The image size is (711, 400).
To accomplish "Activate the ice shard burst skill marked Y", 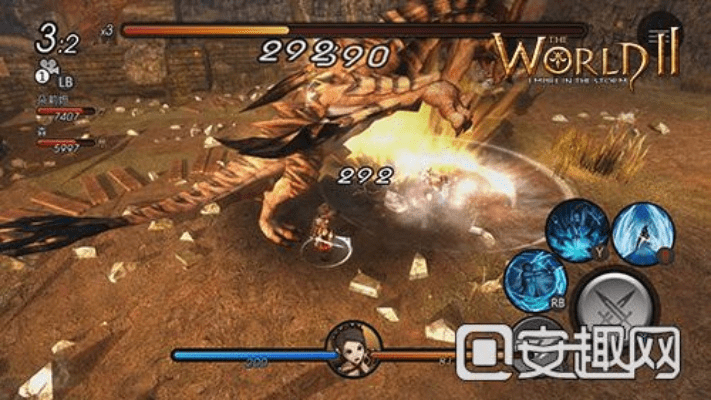I will point(576,230).
